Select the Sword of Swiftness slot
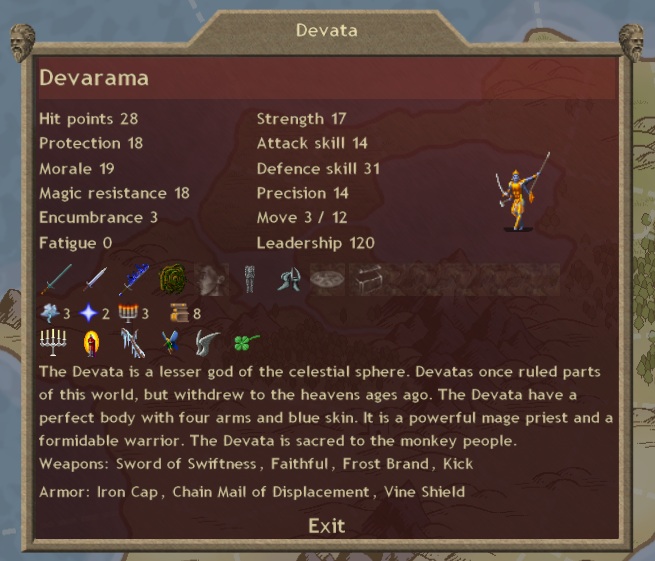 coord(56,279)
